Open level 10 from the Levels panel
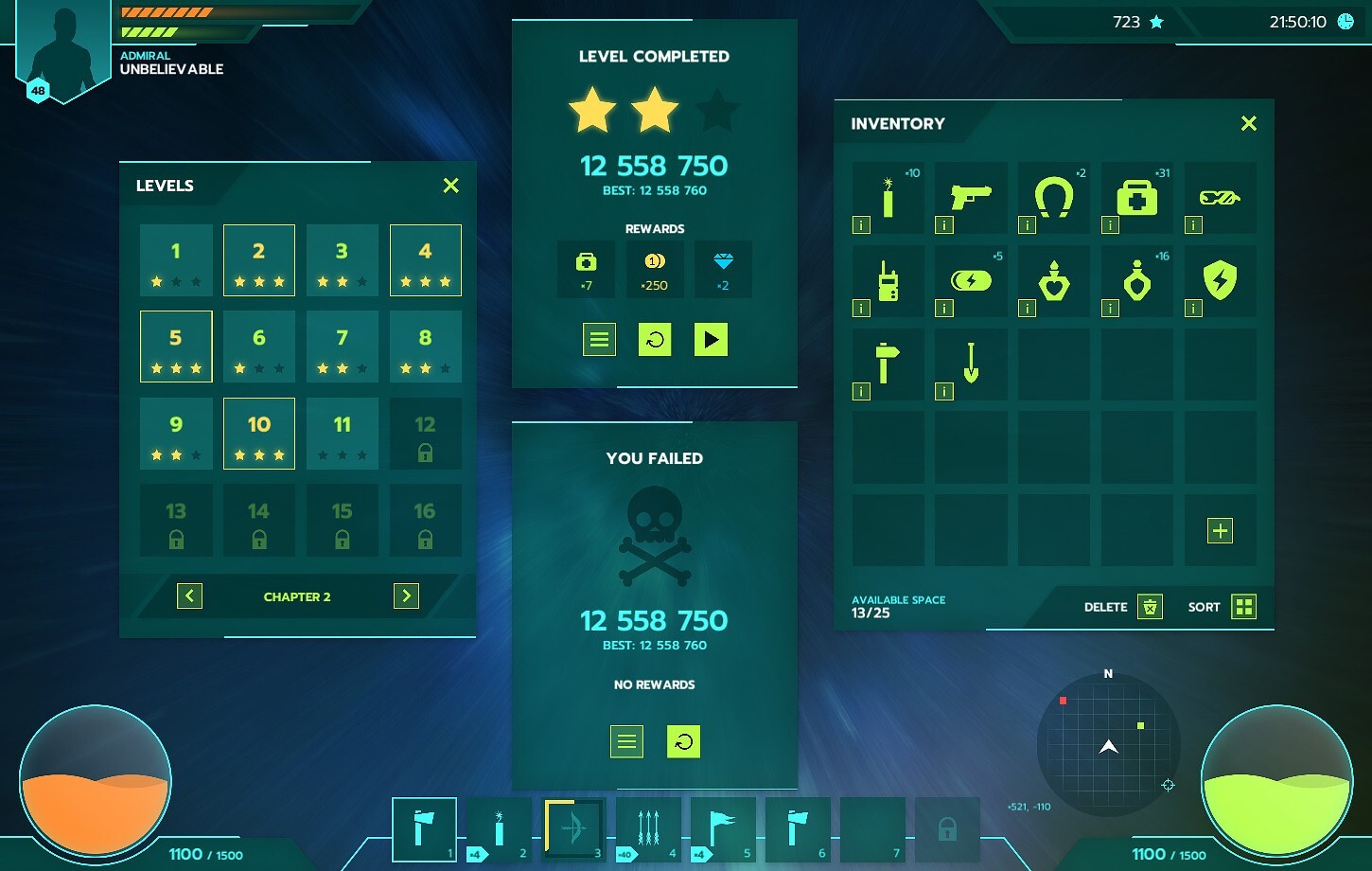Screen dimensions: 1372x871 point(258,434)
